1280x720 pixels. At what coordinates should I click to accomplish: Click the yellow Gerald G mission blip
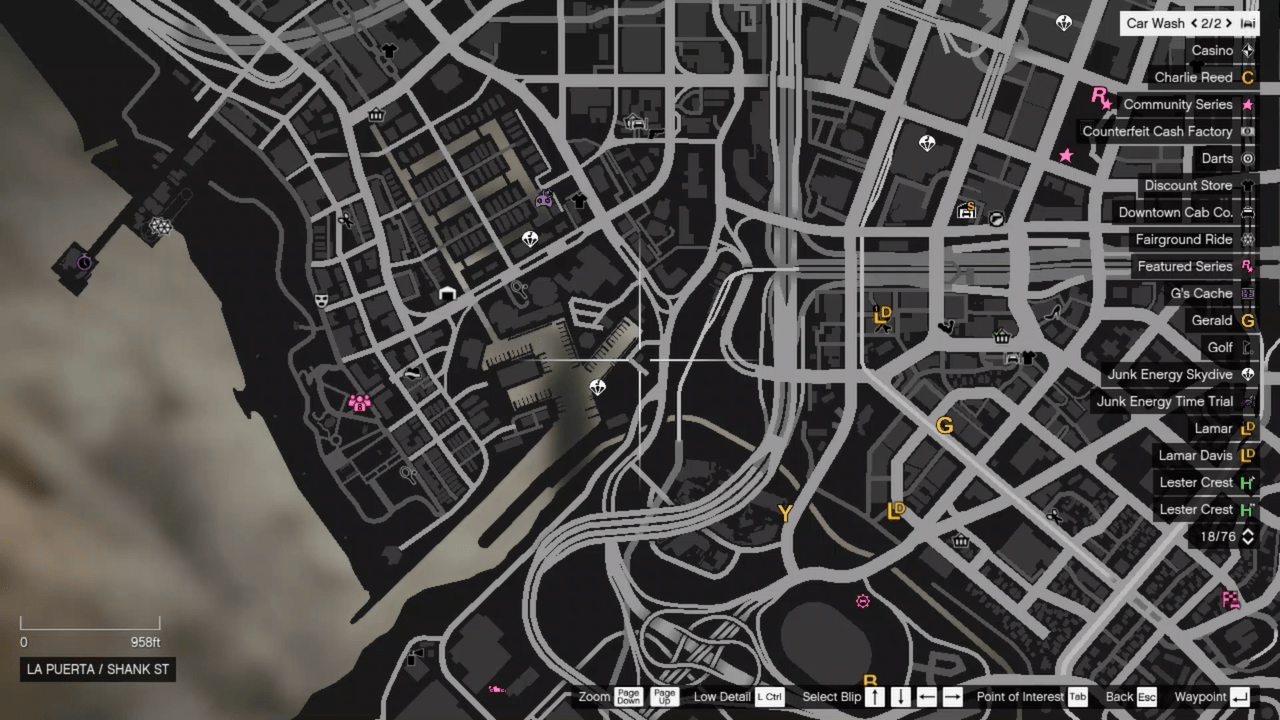tap(944, 426)
